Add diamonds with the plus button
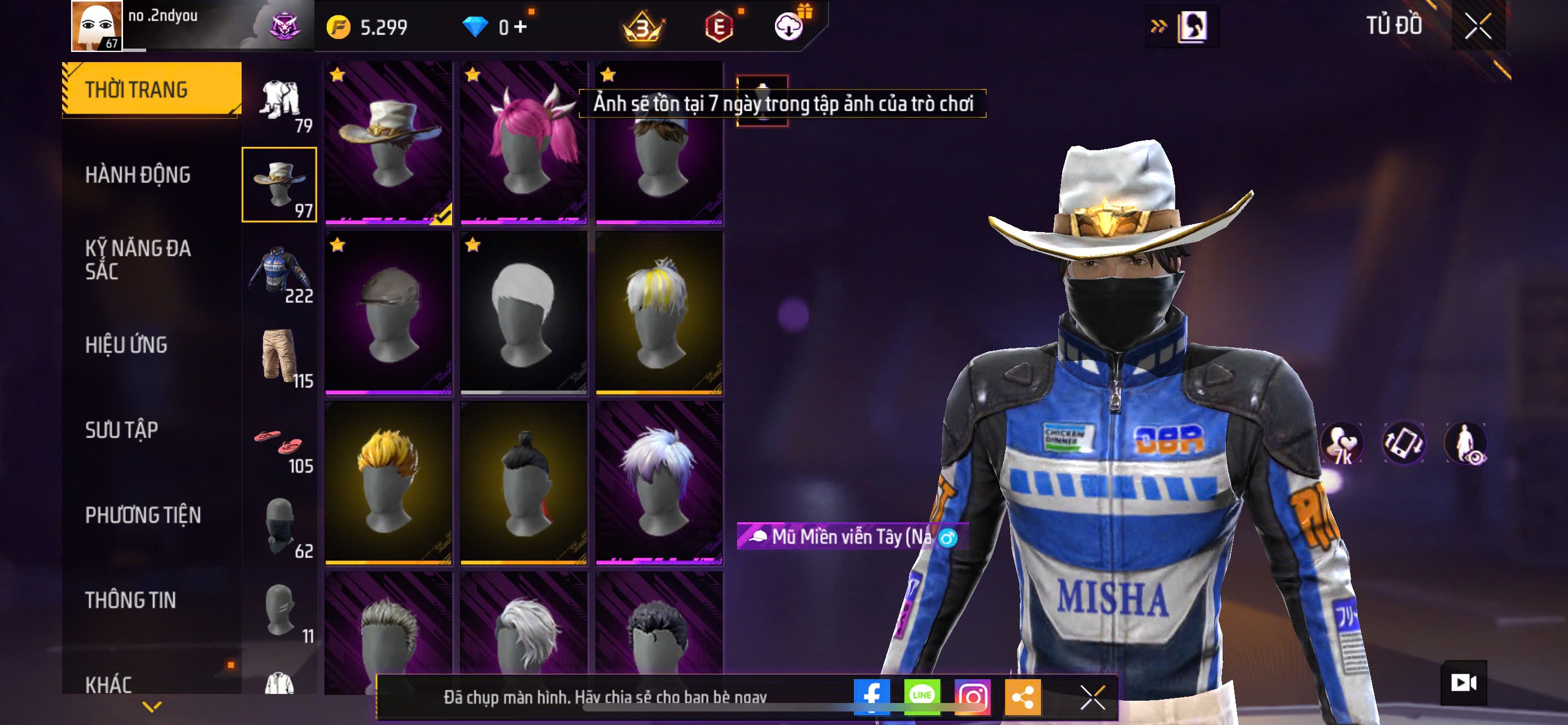The height and width of the screenshot is (725, 1568). (x=520, y=27)
